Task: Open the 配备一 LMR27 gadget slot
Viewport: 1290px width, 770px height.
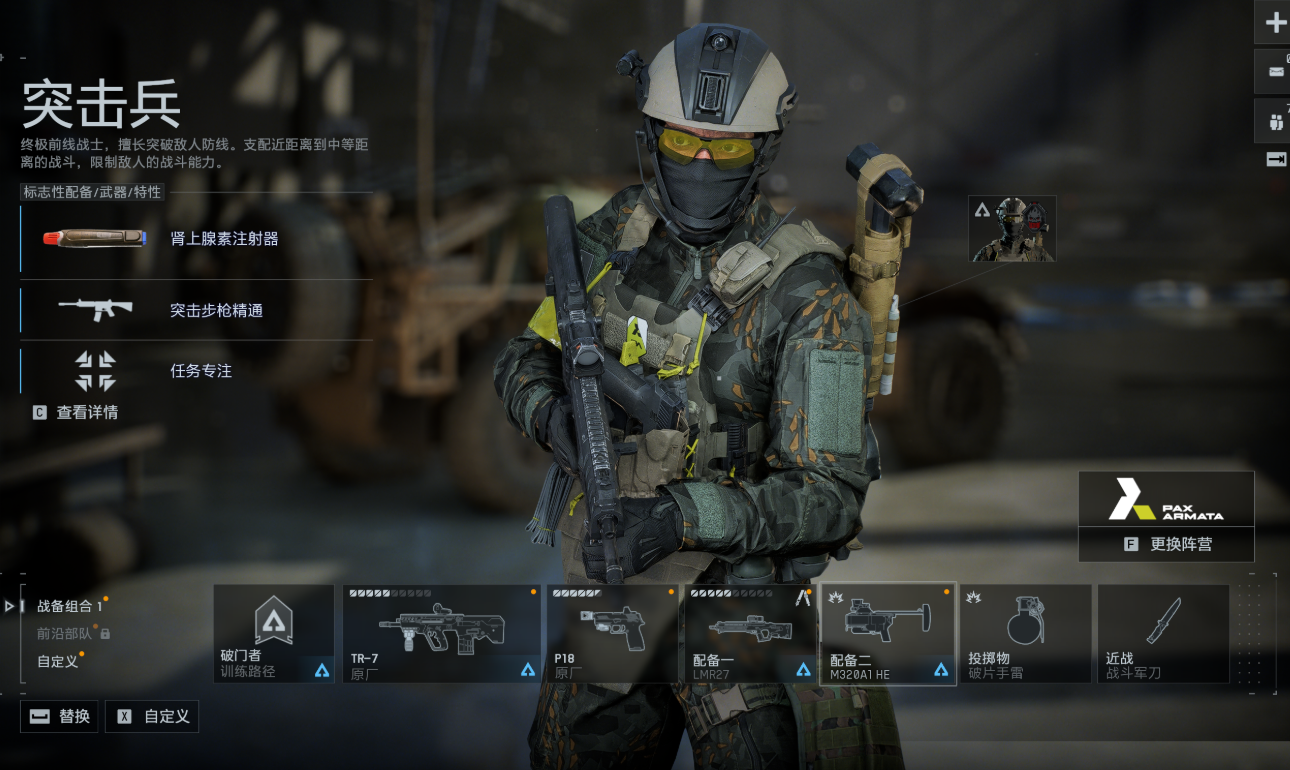Action: 750,633
